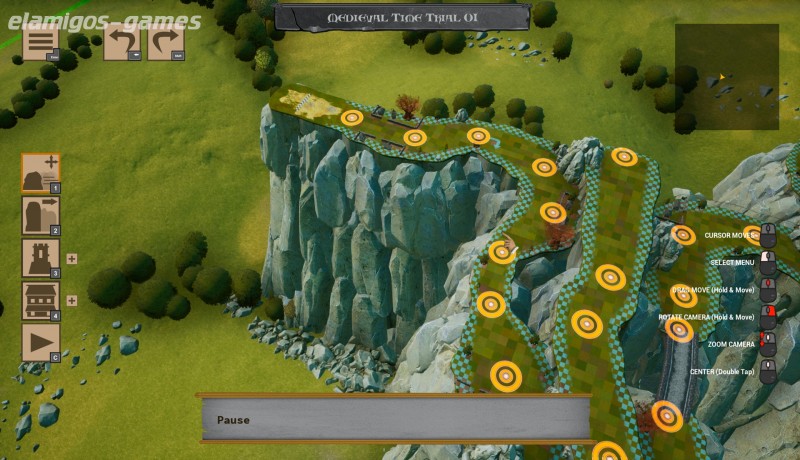Expand the plus beside the house tool

point(72,300)
